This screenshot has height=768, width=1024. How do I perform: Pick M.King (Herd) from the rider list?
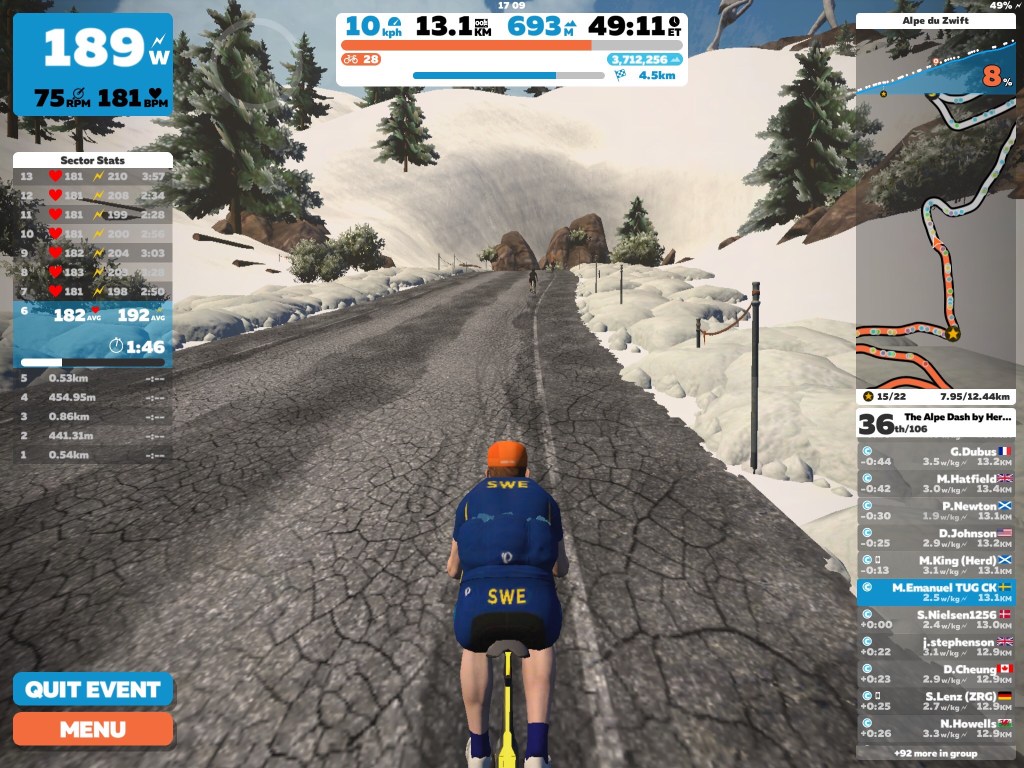click(935, 565)
